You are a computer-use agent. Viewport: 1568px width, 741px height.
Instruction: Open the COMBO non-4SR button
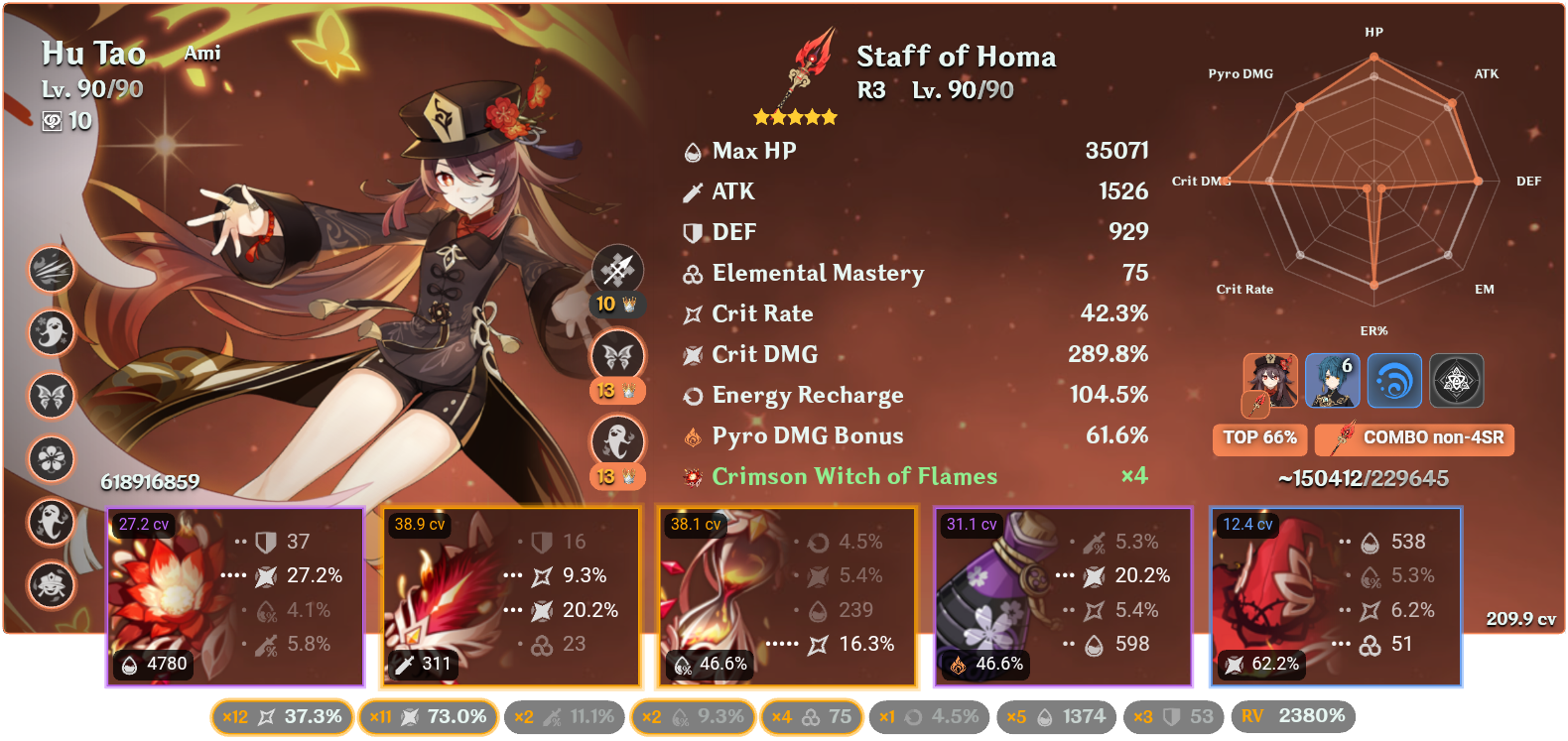pos(1413,439)
